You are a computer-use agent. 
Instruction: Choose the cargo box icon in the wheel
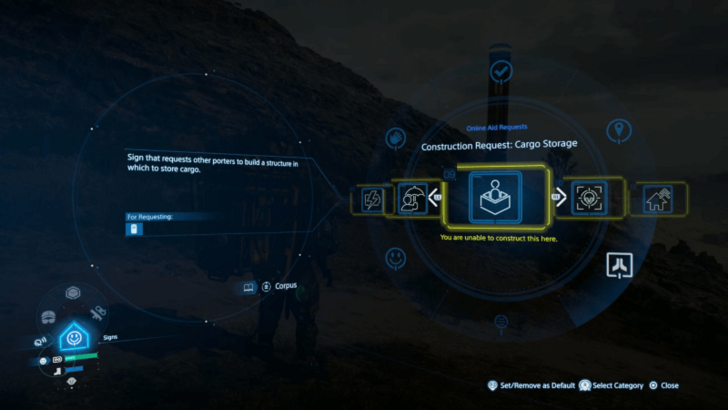click(73, 293)
